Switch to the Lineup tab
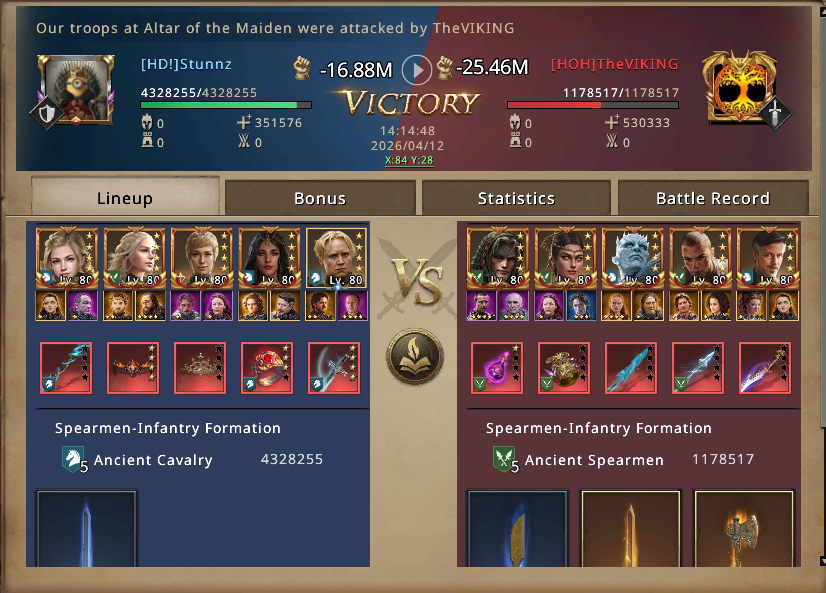This screenshot has width=826, height=593. (125, 197)
